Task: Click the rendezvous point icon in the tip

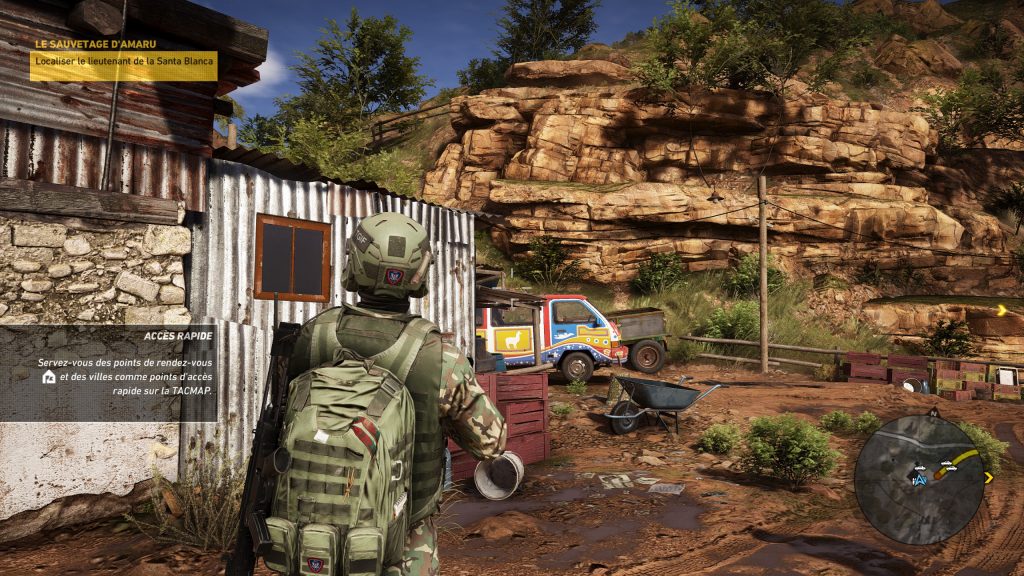Action: (x=48, y=377)
